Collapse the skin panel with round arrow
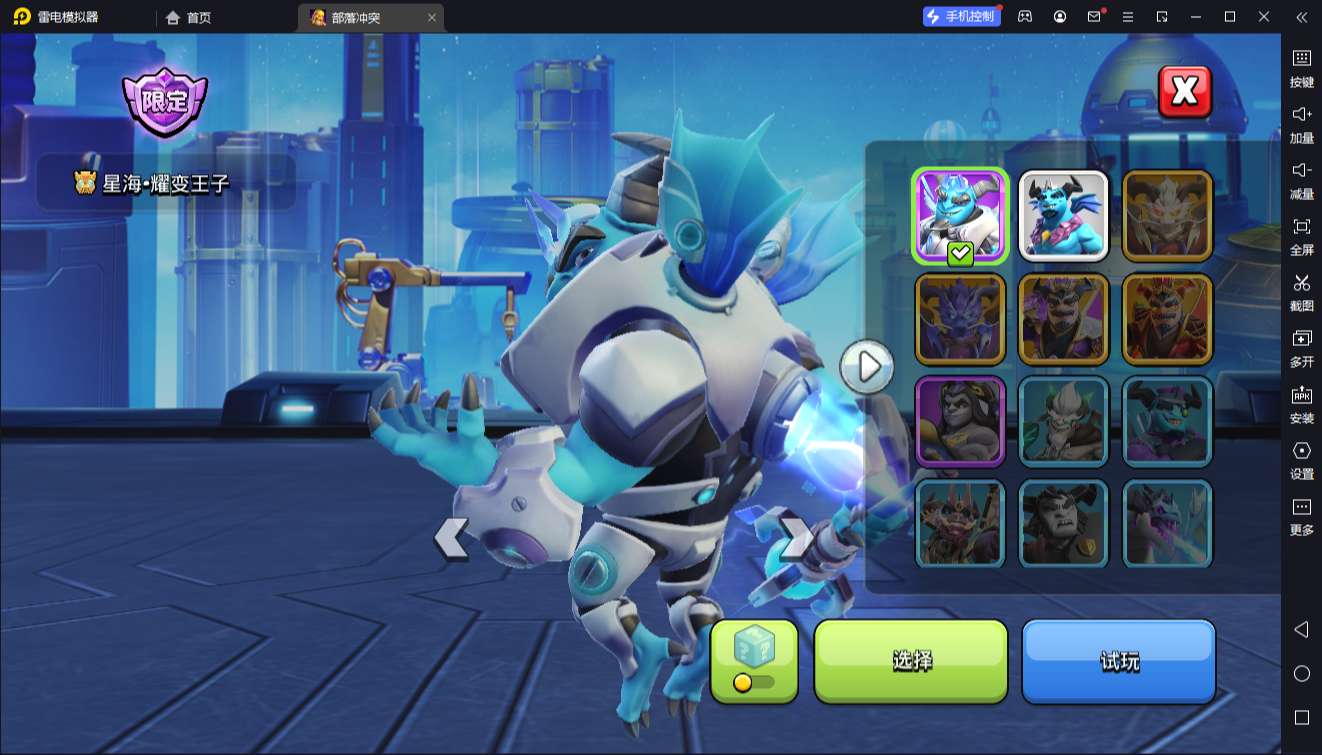This screenshot has width=1322, height=755. (x=867, y=366)
